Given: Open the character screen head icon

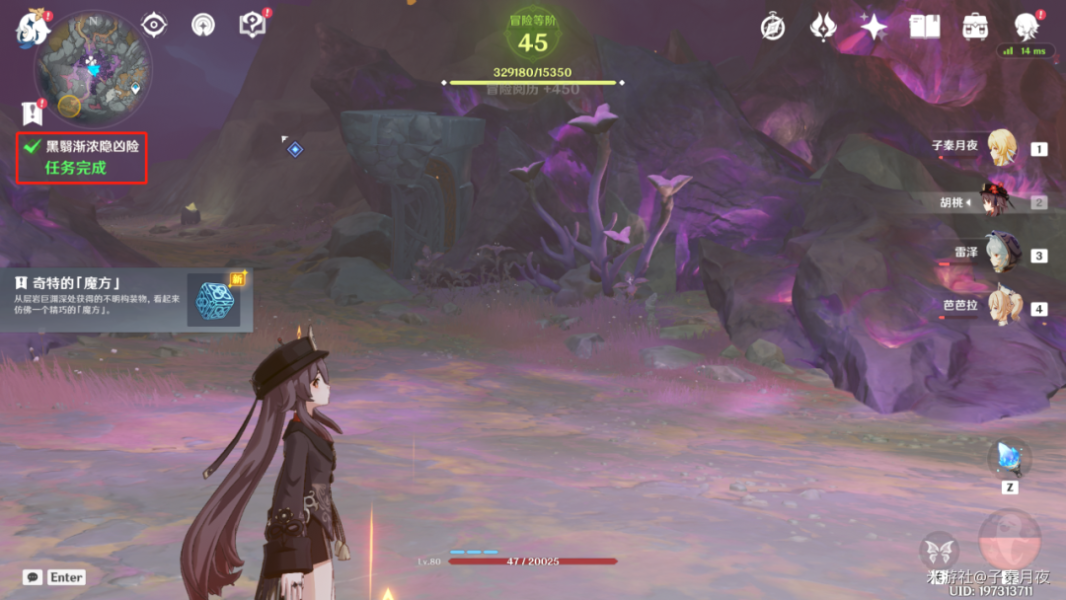Looking at the screenshot, I should tap(1026, 27).
